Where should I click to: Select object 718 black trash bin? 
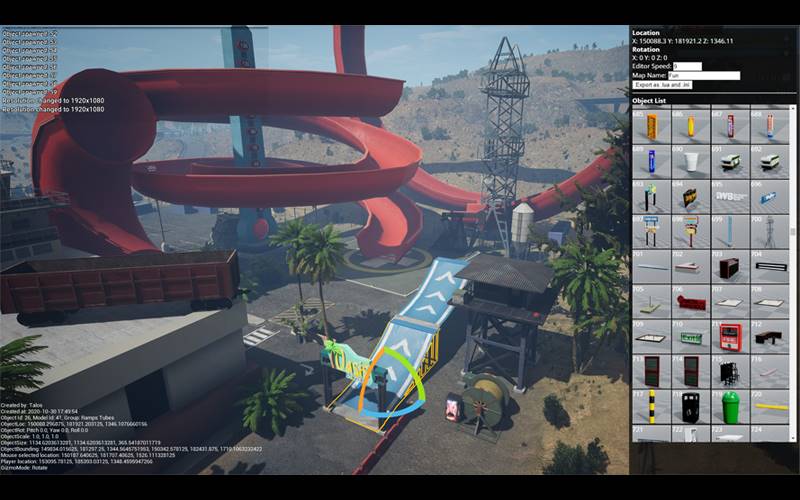[690, 407]
